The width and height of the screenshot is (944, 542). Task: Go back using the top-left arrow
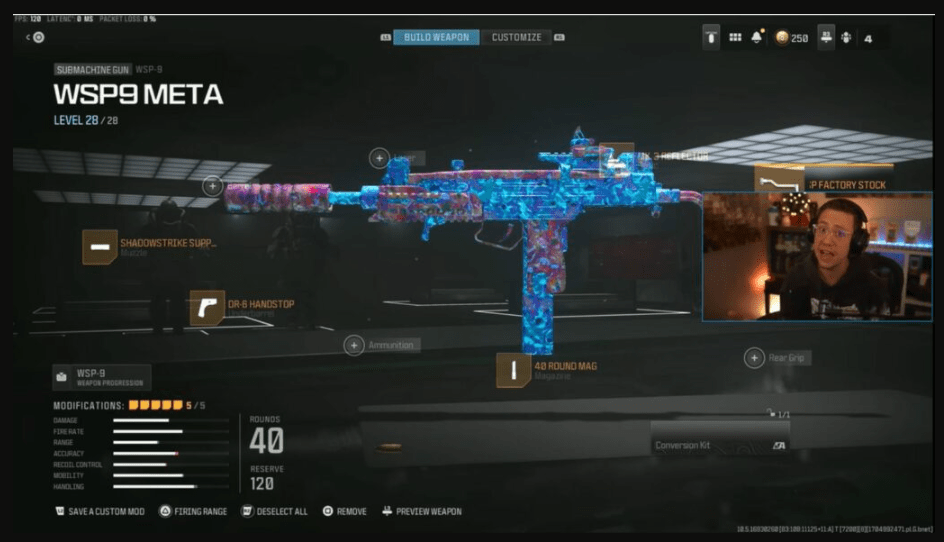point(29,37)
